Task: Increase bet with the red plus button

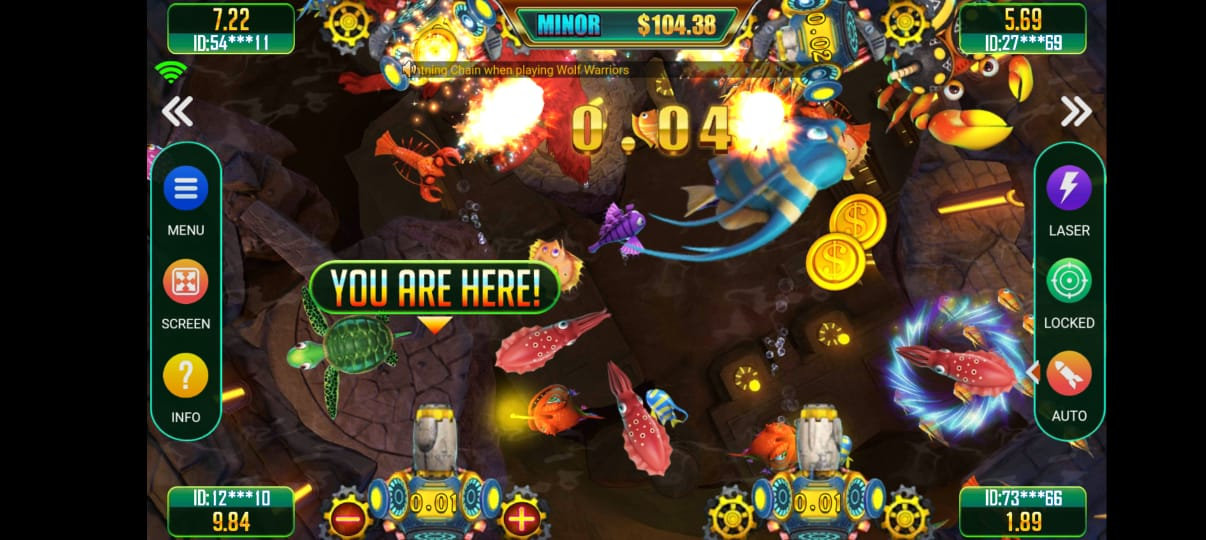Action: 521,518
